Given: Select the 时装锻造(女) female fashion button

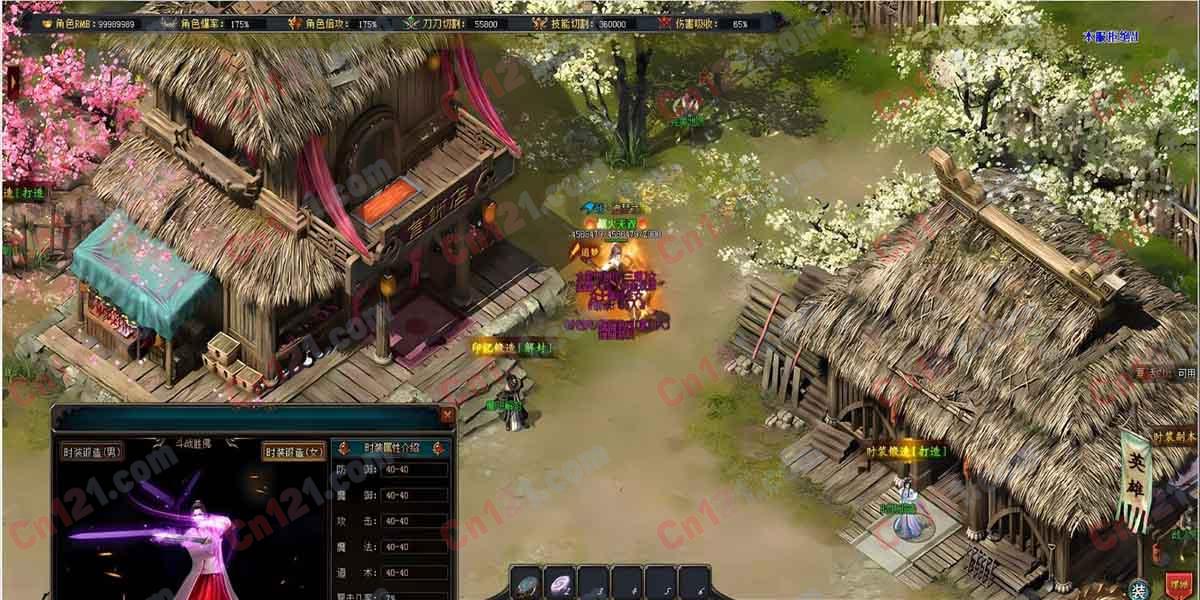Looking at the screenshot, I should point(294,452).
